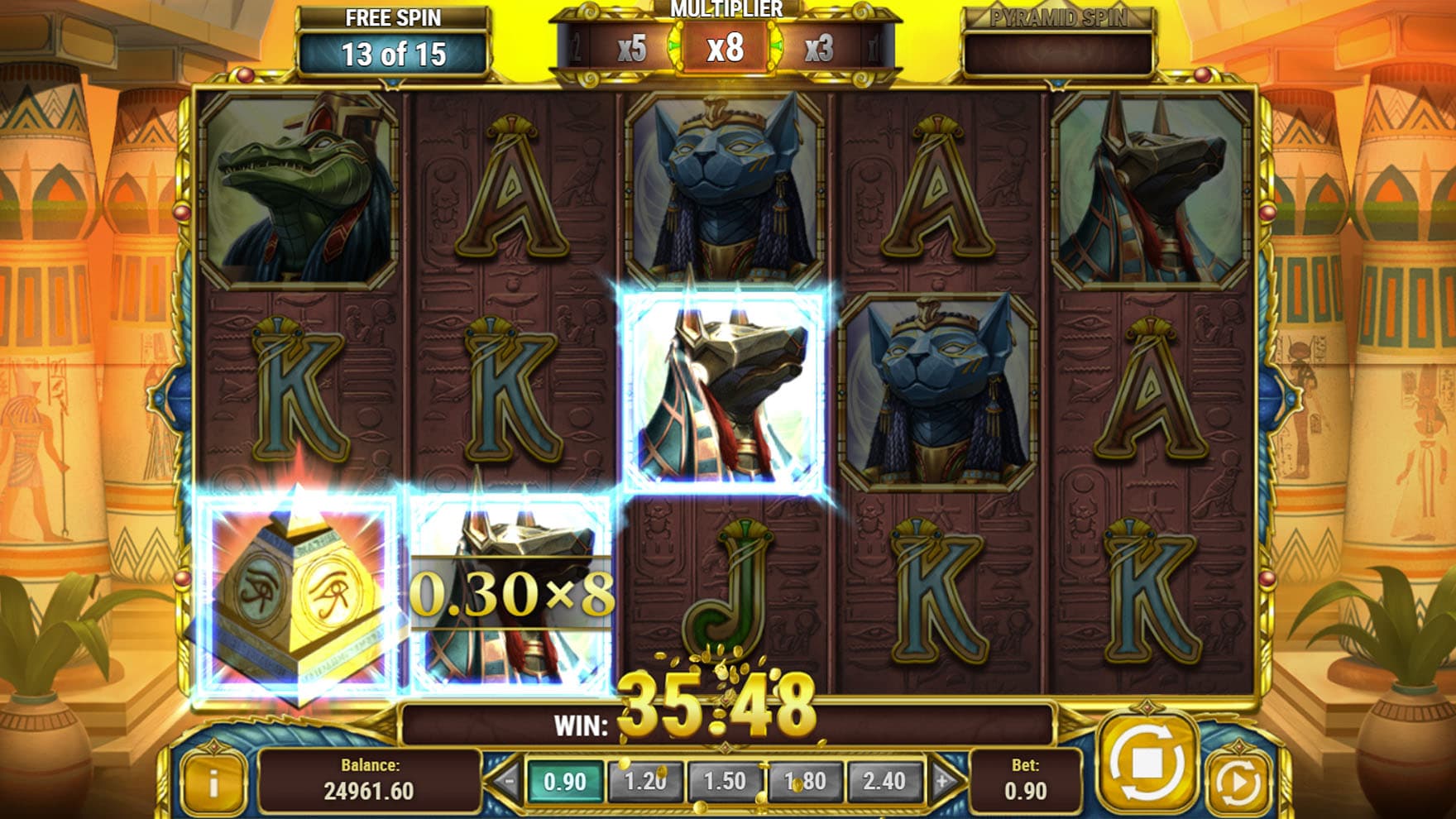The image size is (1456, 819).
Task: Switch the bet to 2.40
Action: click(x=884, y=782)
